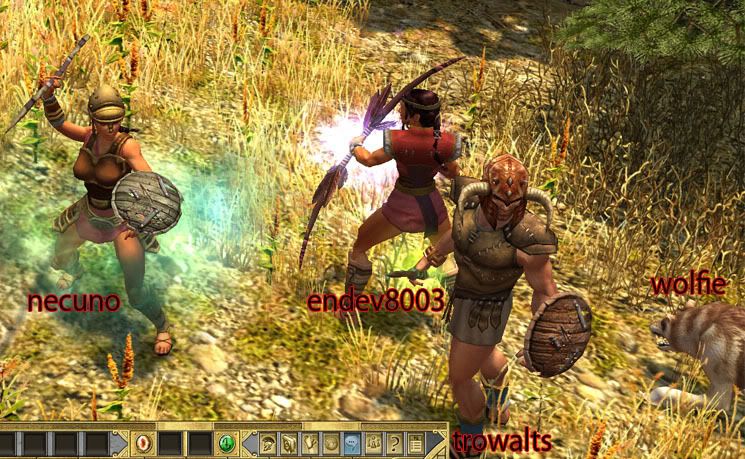Open the character window helmet icon
The height and width of the screenshot is (459, 745).
click(268, 442)
